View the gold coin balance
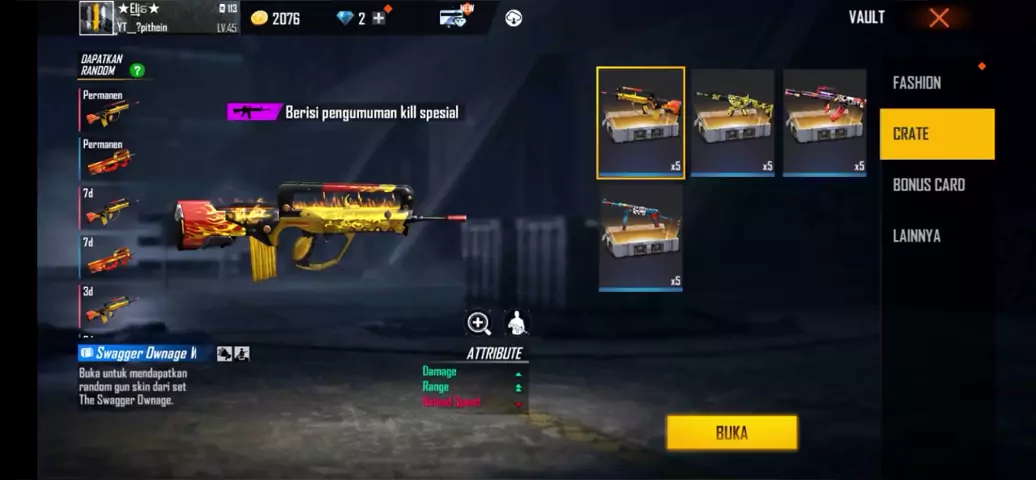The image size is (1036, 480). coord(275,18)
